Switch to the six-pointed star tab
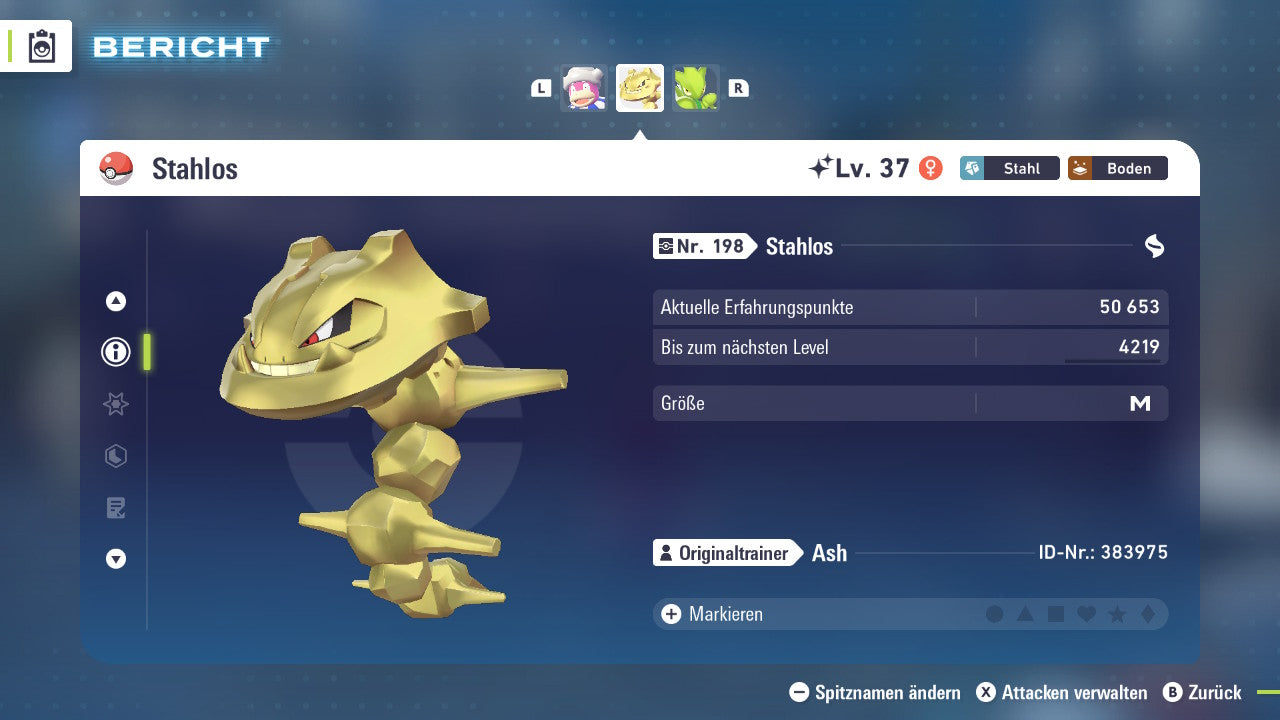The height and width of the screenshot is (720, 1280). tap(116, 404)
